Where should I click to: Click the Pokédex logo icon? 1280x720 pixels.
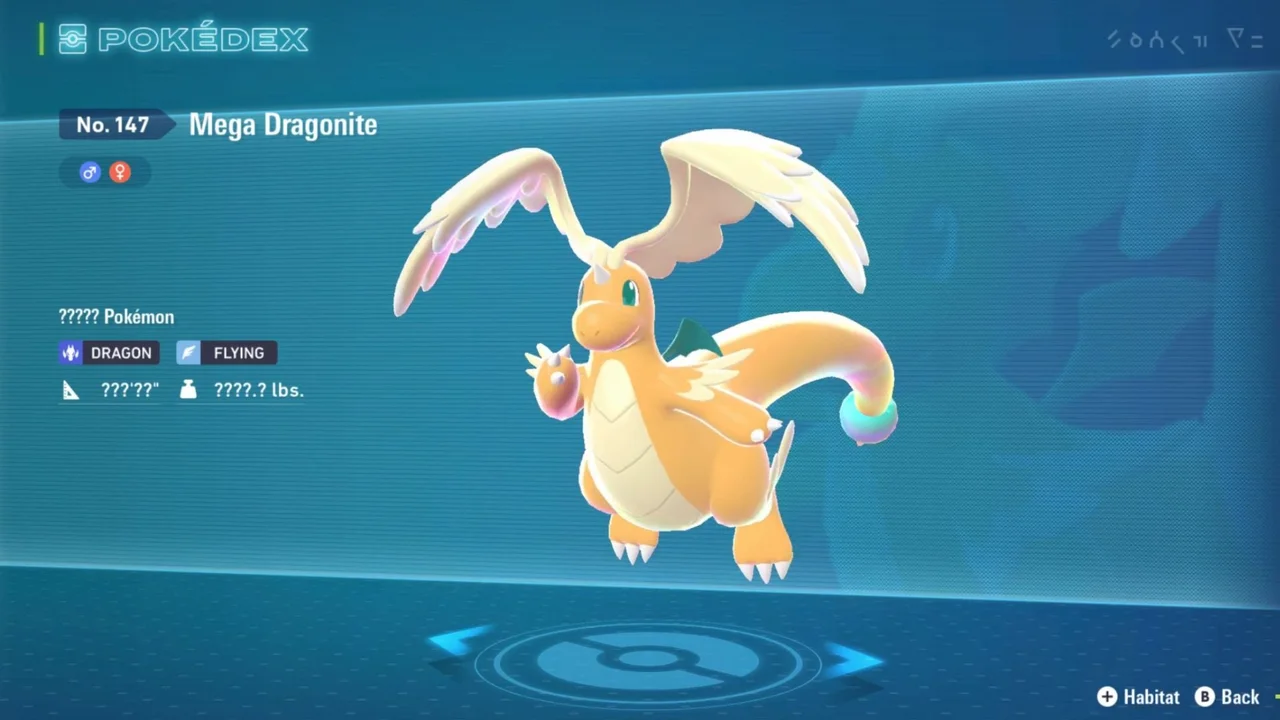point(72,39)
